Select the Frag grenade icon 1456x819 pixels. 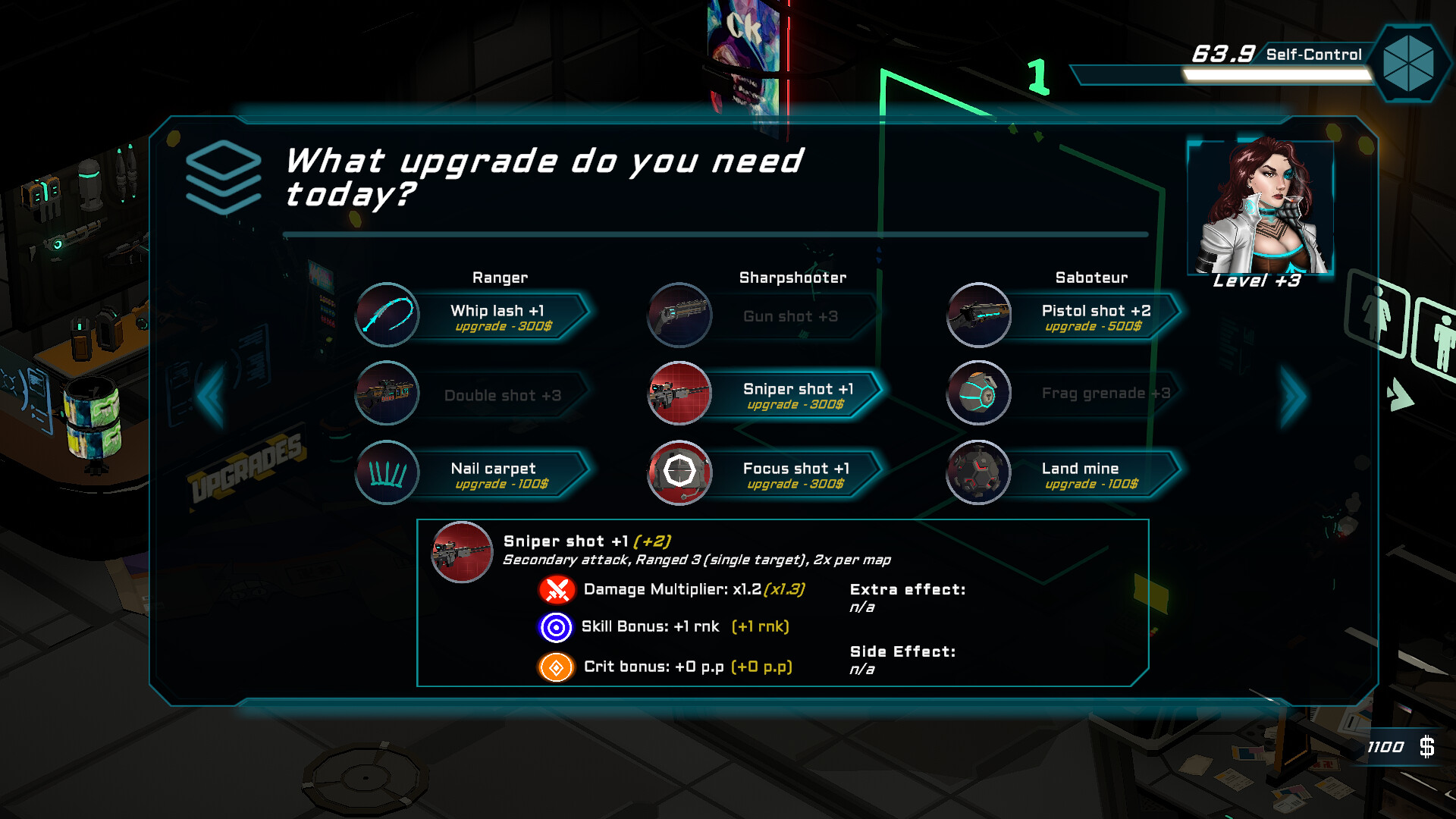pyautogui.click(x=978, y=394)
